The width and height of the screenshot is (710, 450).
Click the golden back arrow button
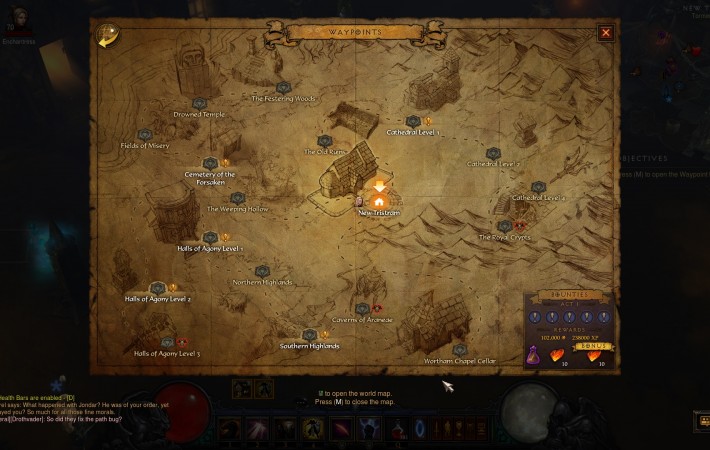(x=104, y=35)
